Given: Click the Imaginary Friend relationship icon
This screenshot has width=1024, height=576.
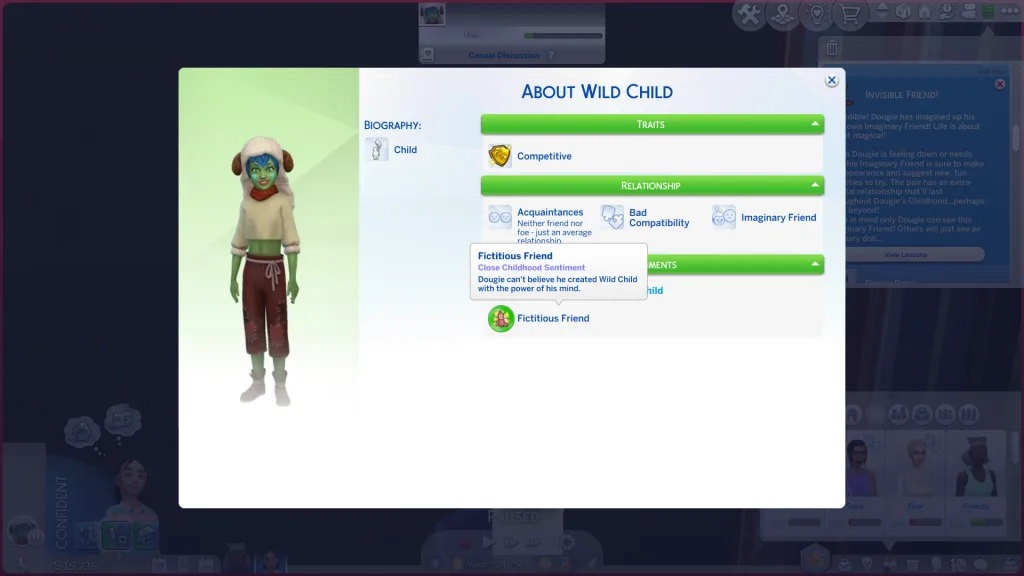Looking at the screenshot, I should click(724, 217).
